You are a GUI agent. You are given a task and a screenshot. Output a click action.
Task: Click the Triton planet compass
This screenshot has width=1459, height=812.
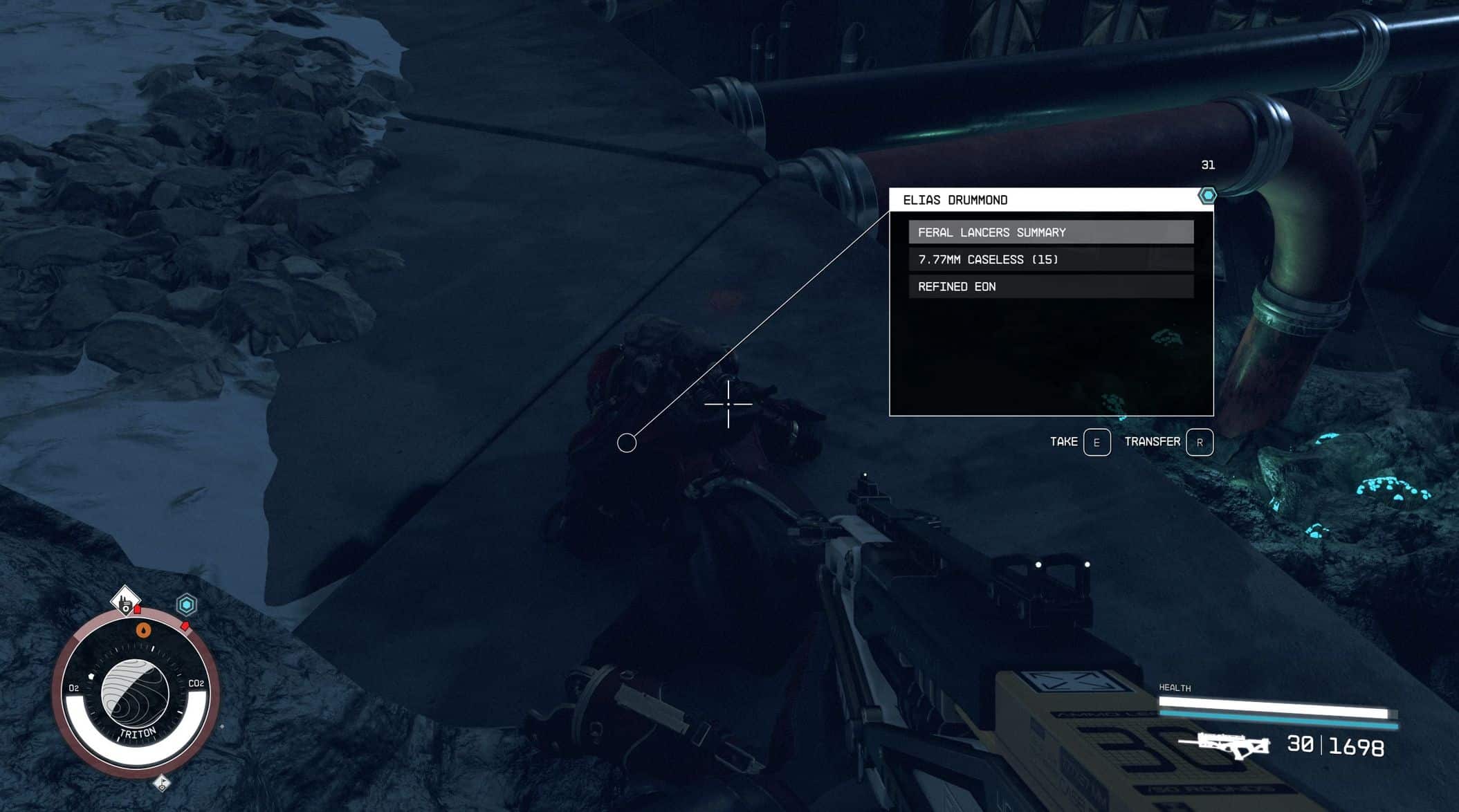(136, 693)
